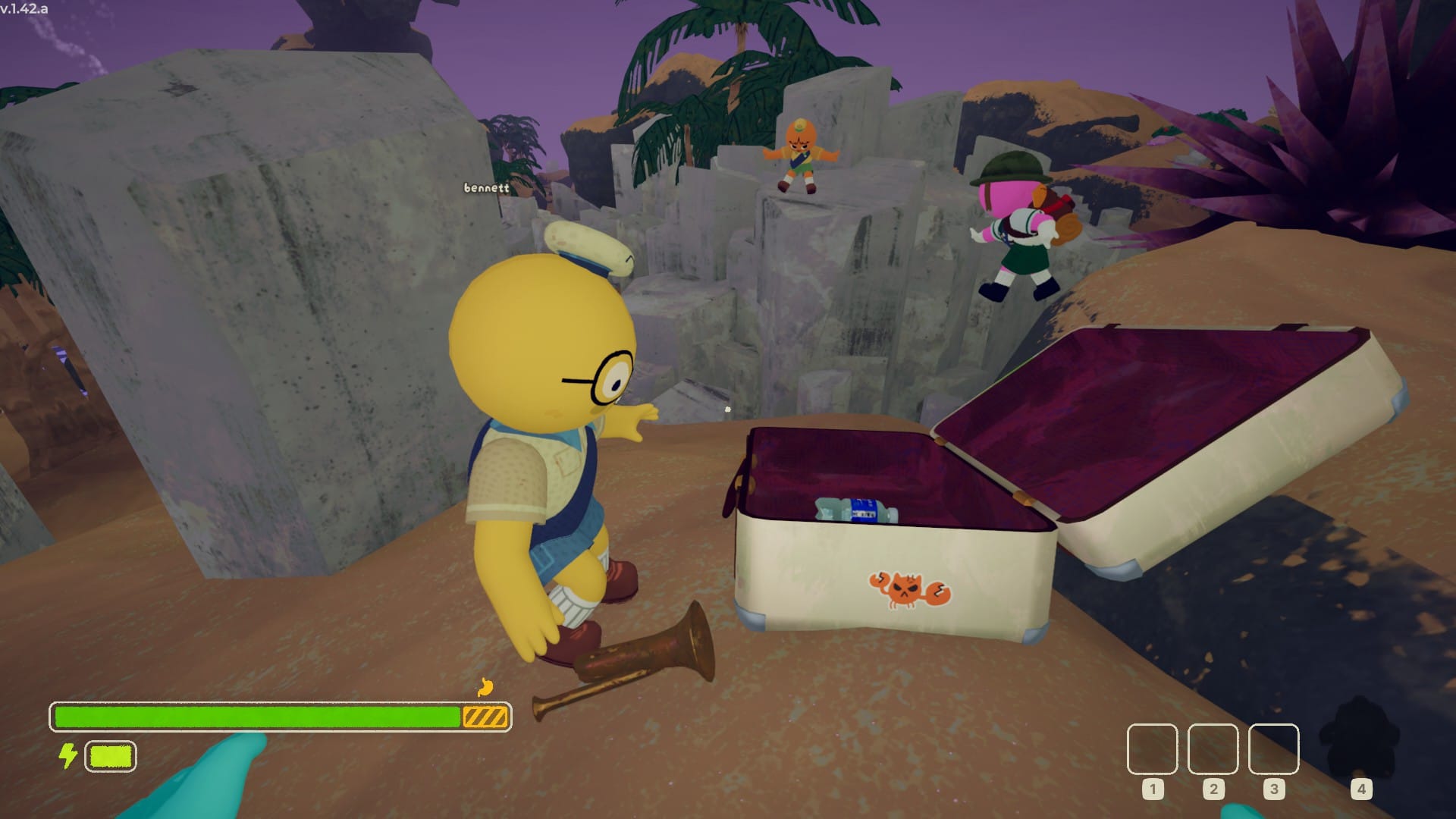Click the green battery charge indicator
The height and width of the screenshot is (819, 1456).
click(109, 755)
